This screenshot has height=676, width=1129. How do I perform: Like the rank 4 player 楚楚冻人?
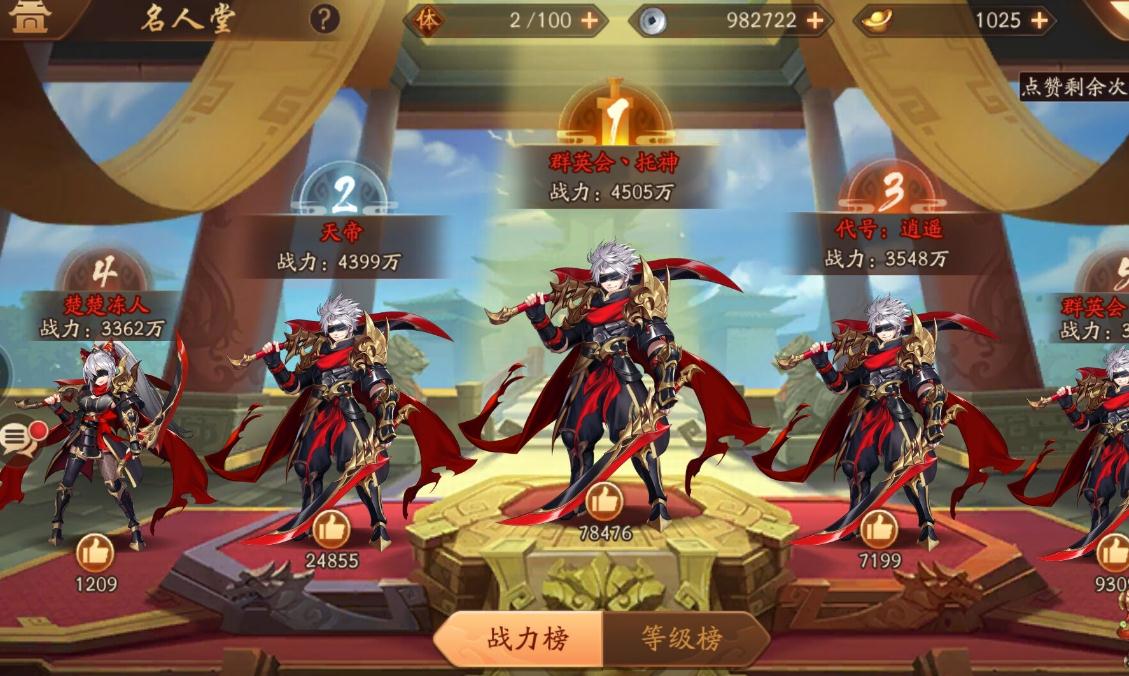pyautogui.click(x=96, y=553)
